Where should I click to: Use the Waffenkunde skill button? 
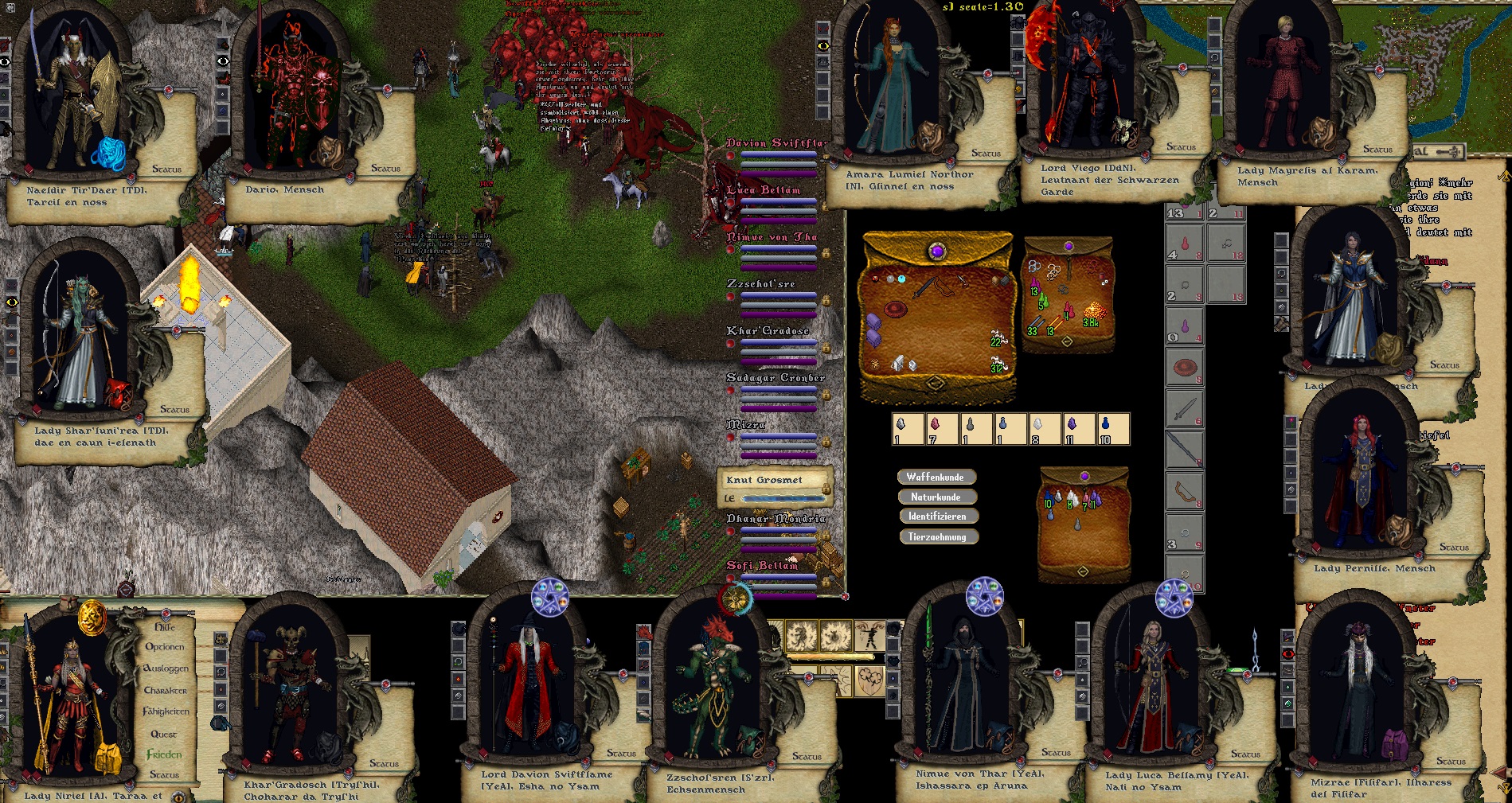point(936,477)
